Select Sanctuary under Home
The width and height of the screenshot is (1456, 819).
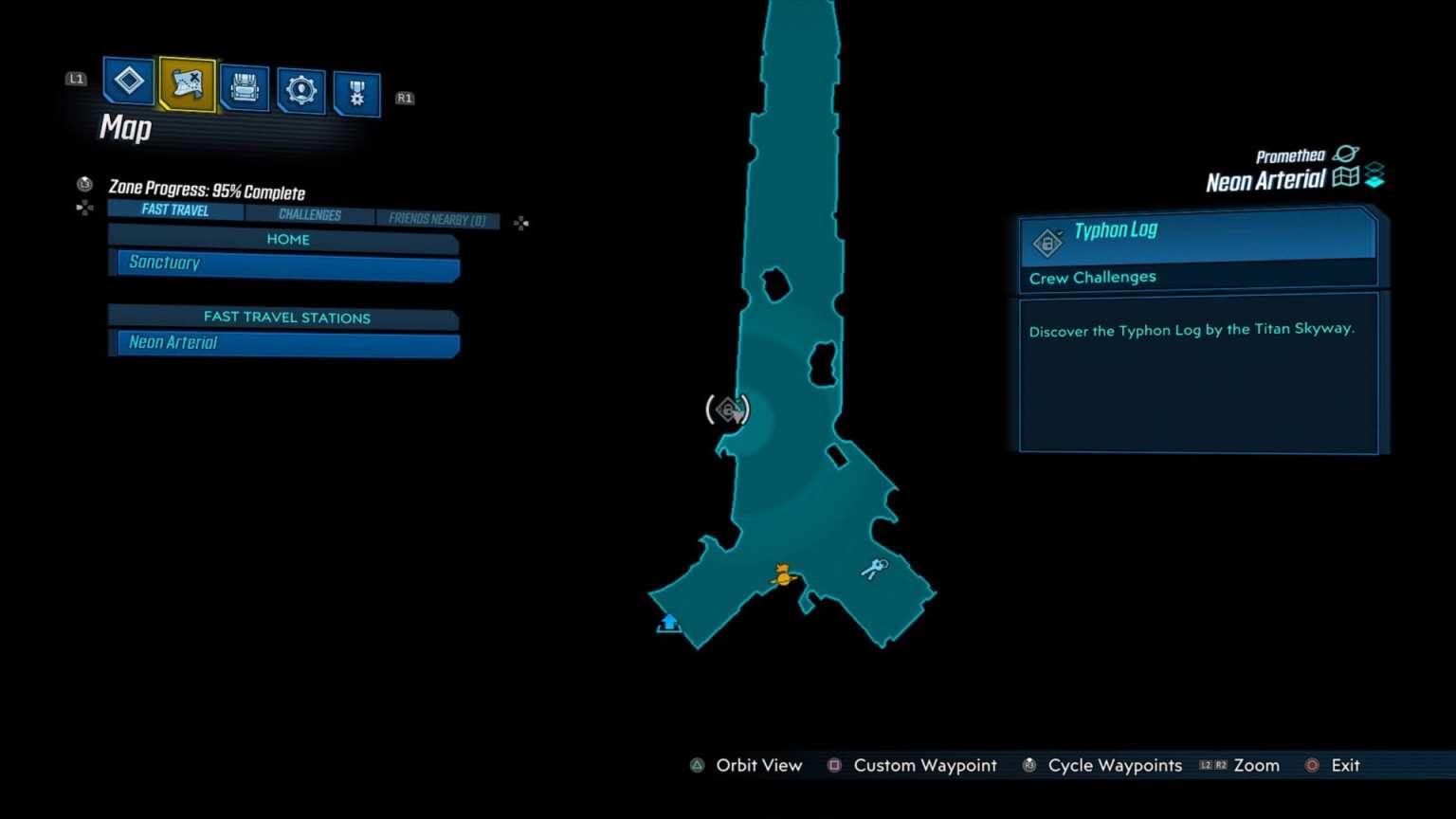284,263
